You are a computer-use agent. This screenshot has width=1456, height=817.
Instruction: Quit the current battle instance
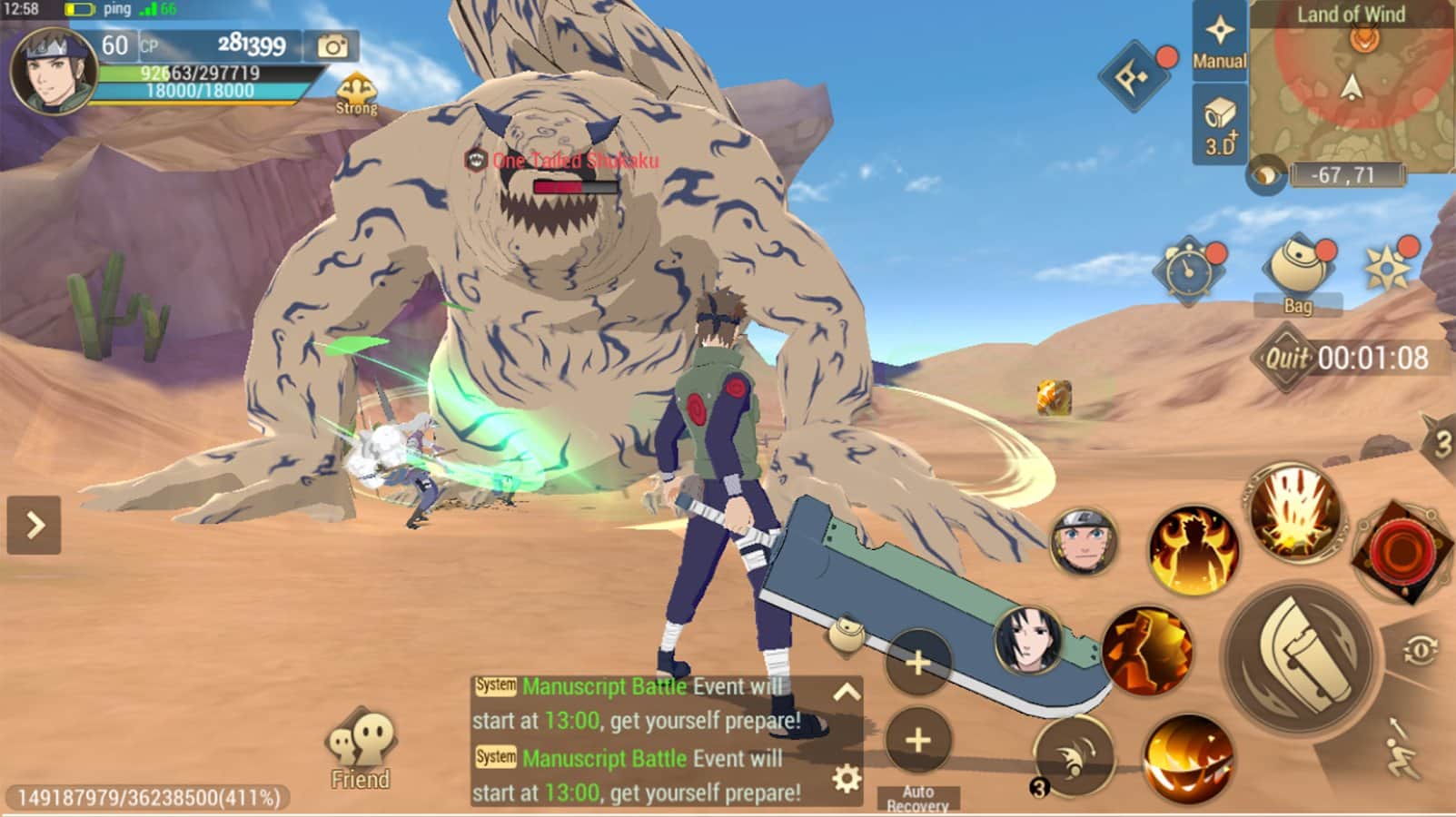click(1286, 358)
